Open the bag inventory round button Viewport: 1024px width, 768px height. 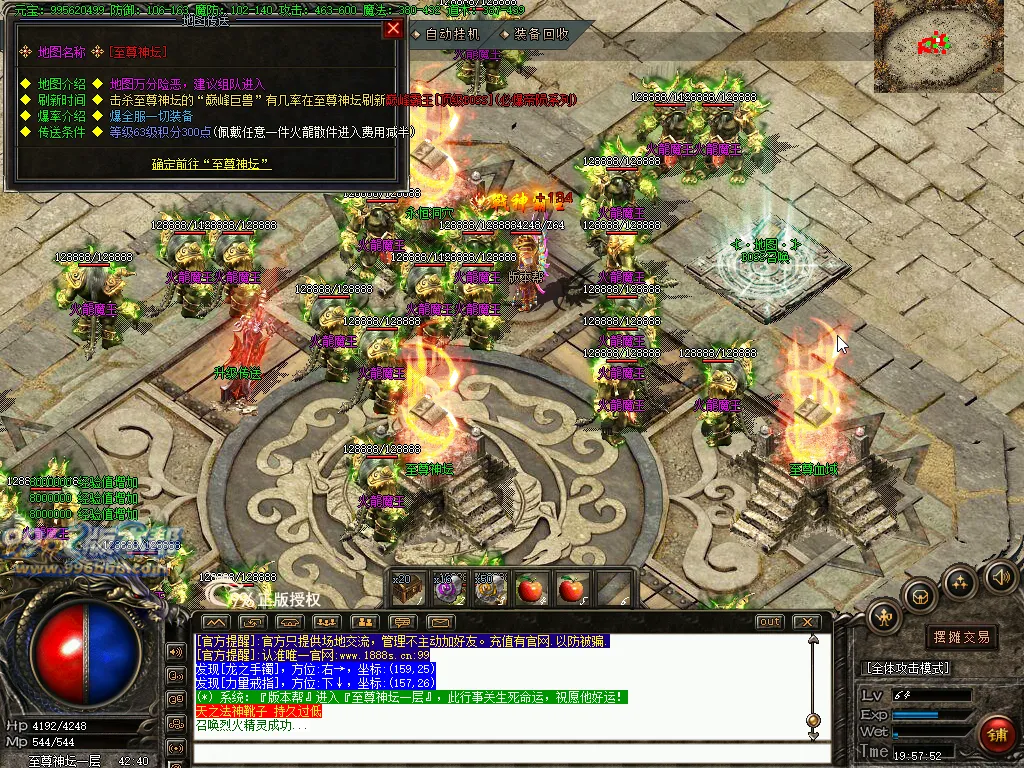point(919,596)
